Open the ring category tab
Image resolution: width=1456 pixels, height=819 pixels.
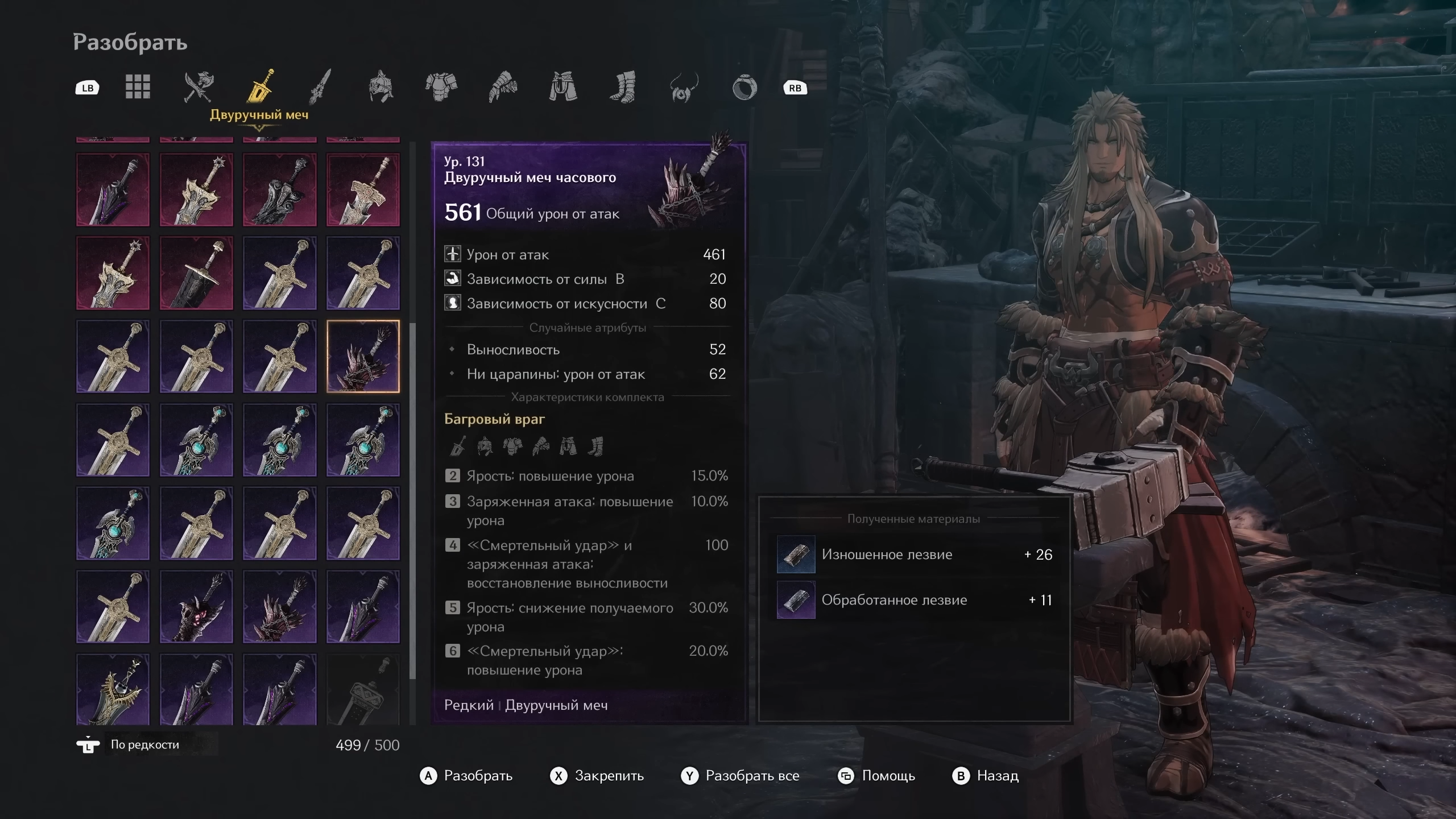pyautogui.click(x=744, y=88)
